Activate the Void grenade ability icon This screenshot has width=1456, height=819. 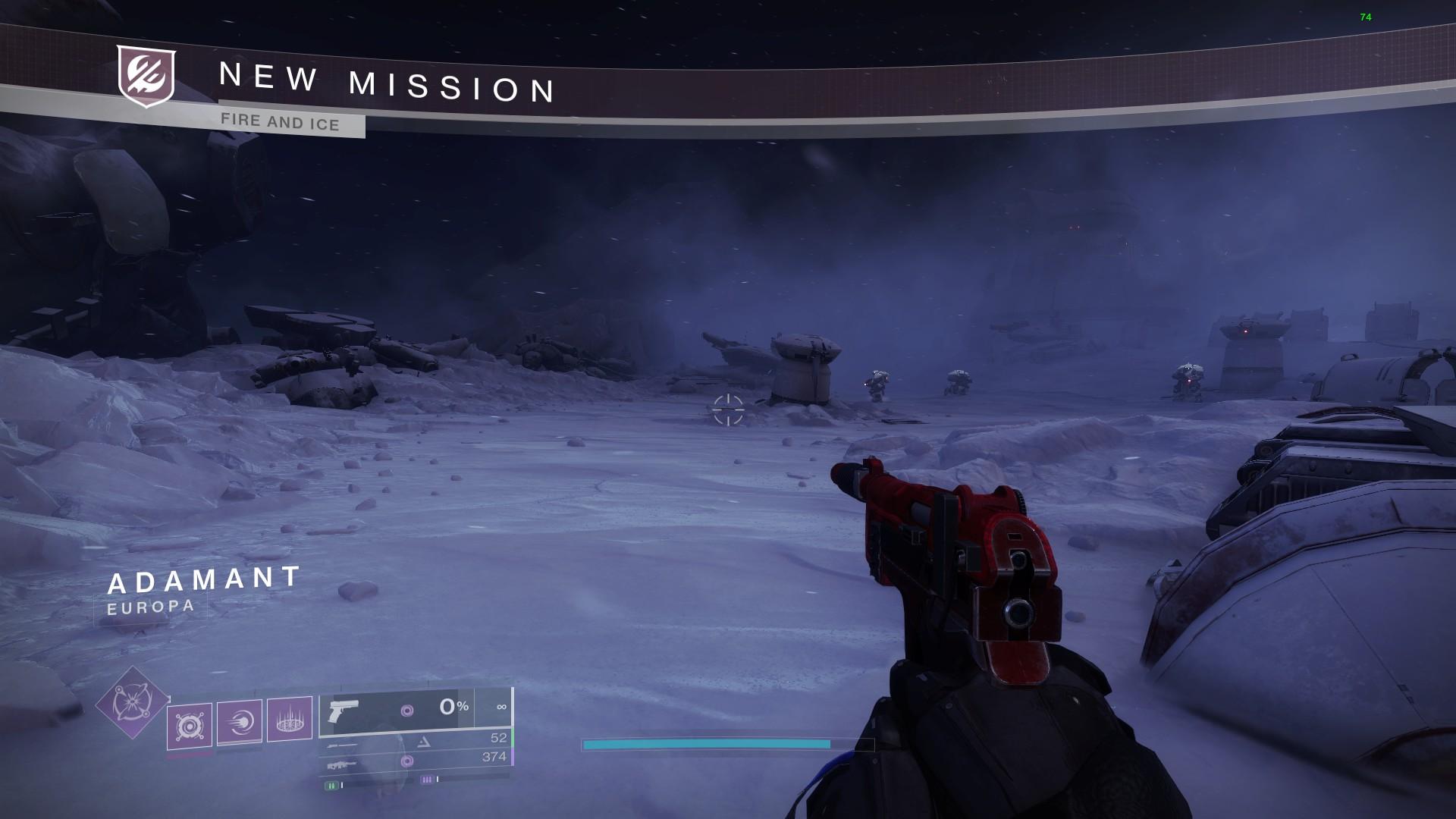point(189,726)
